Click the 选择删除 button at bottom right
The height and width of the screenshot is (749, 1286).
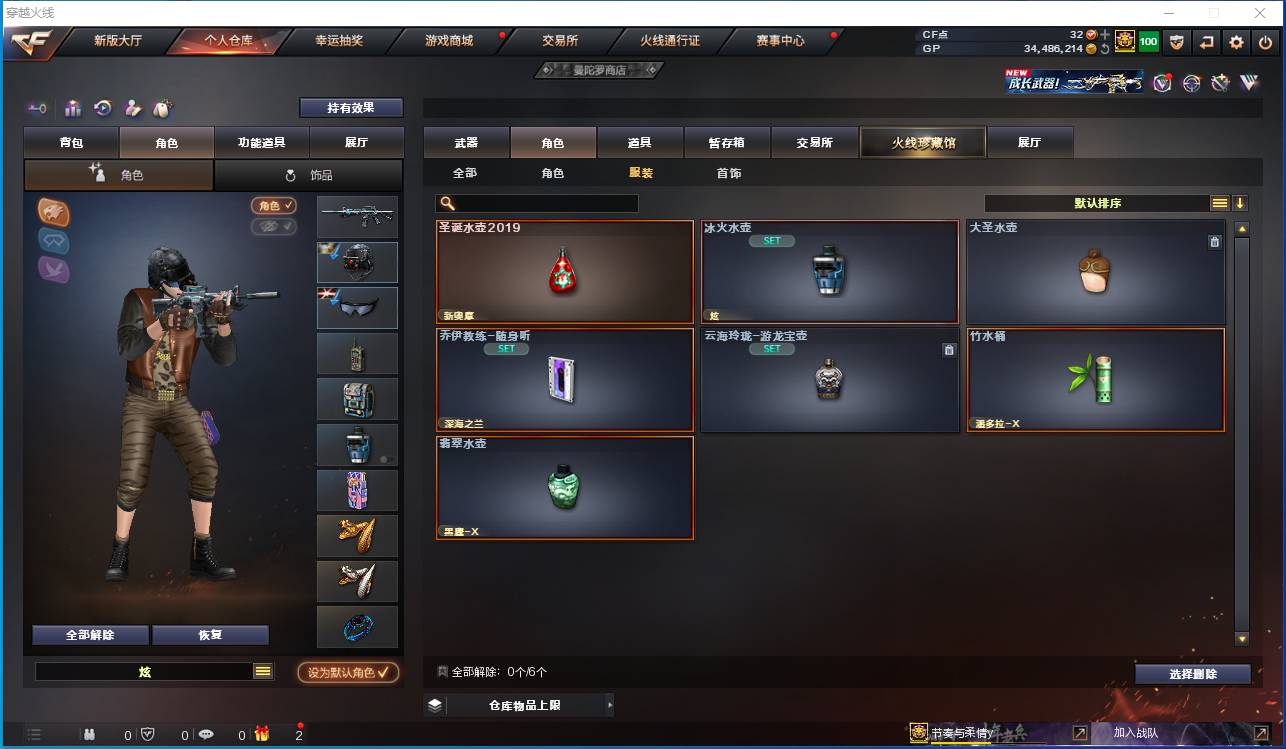click(x=1192, y=673)
